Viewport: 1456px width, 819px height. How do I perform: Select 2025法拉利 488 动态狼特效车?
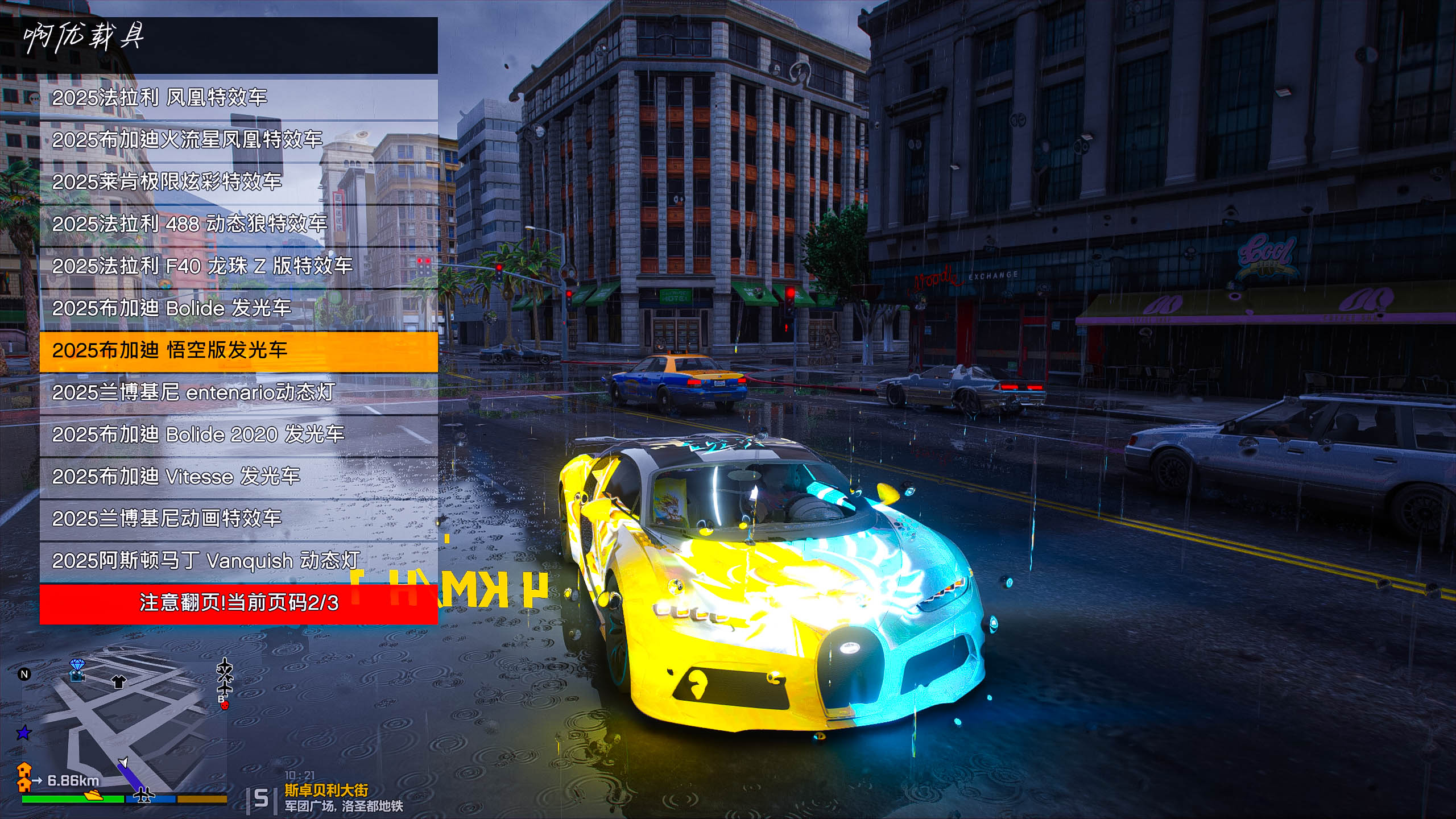238,224
